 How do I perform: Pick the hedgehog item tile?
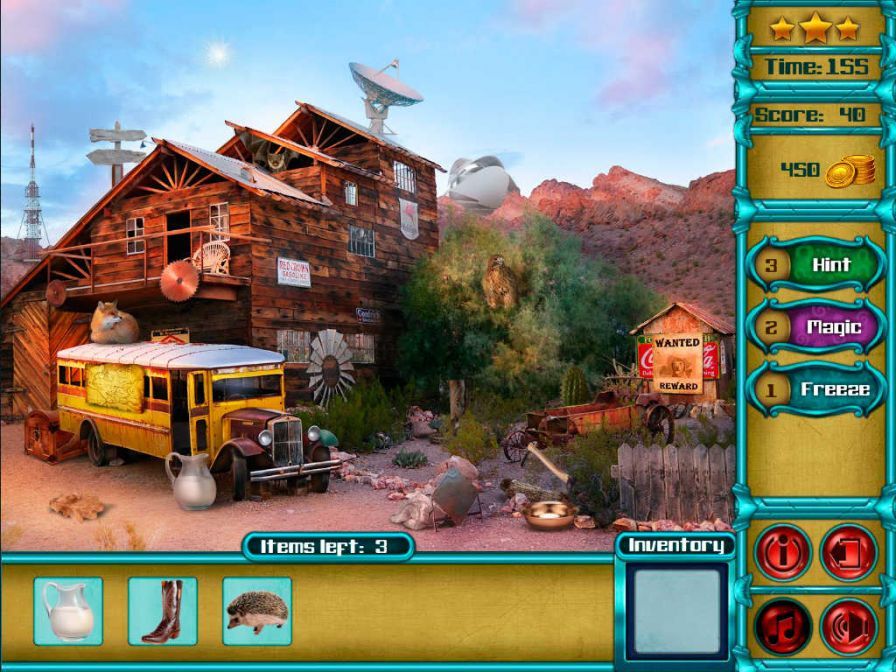tap(257, 611)
